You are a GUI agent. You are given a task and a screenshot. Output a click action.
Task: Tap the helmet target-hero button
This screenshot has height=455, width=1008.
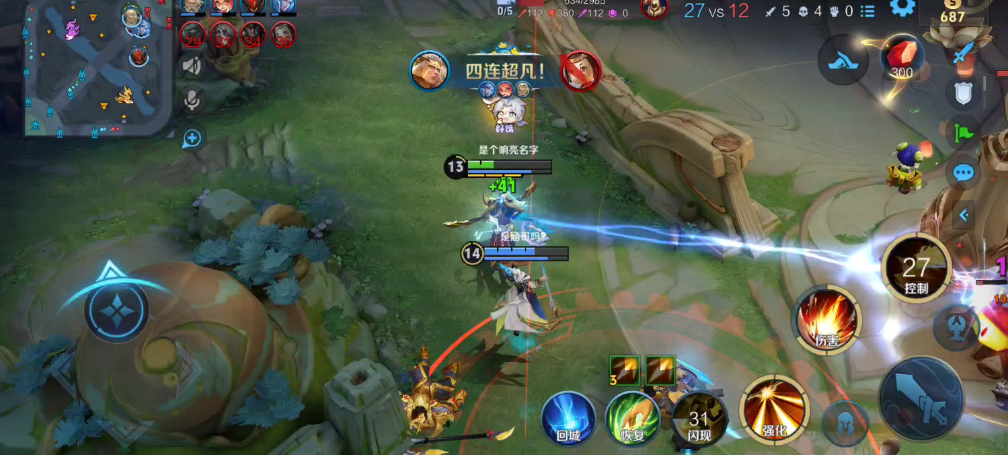(x=845, y=421)
